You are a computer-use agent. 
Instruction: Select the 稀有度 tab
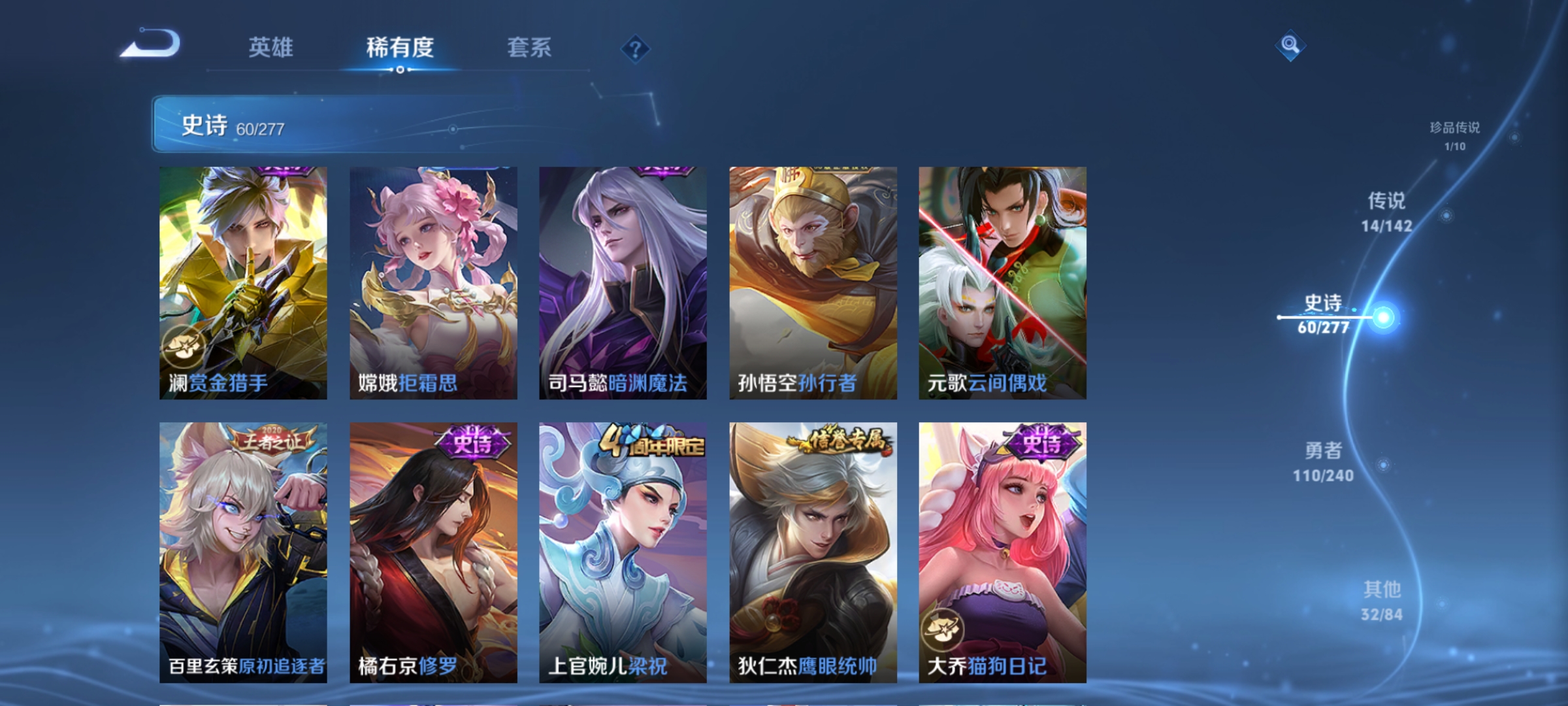(x=400, y=47)
